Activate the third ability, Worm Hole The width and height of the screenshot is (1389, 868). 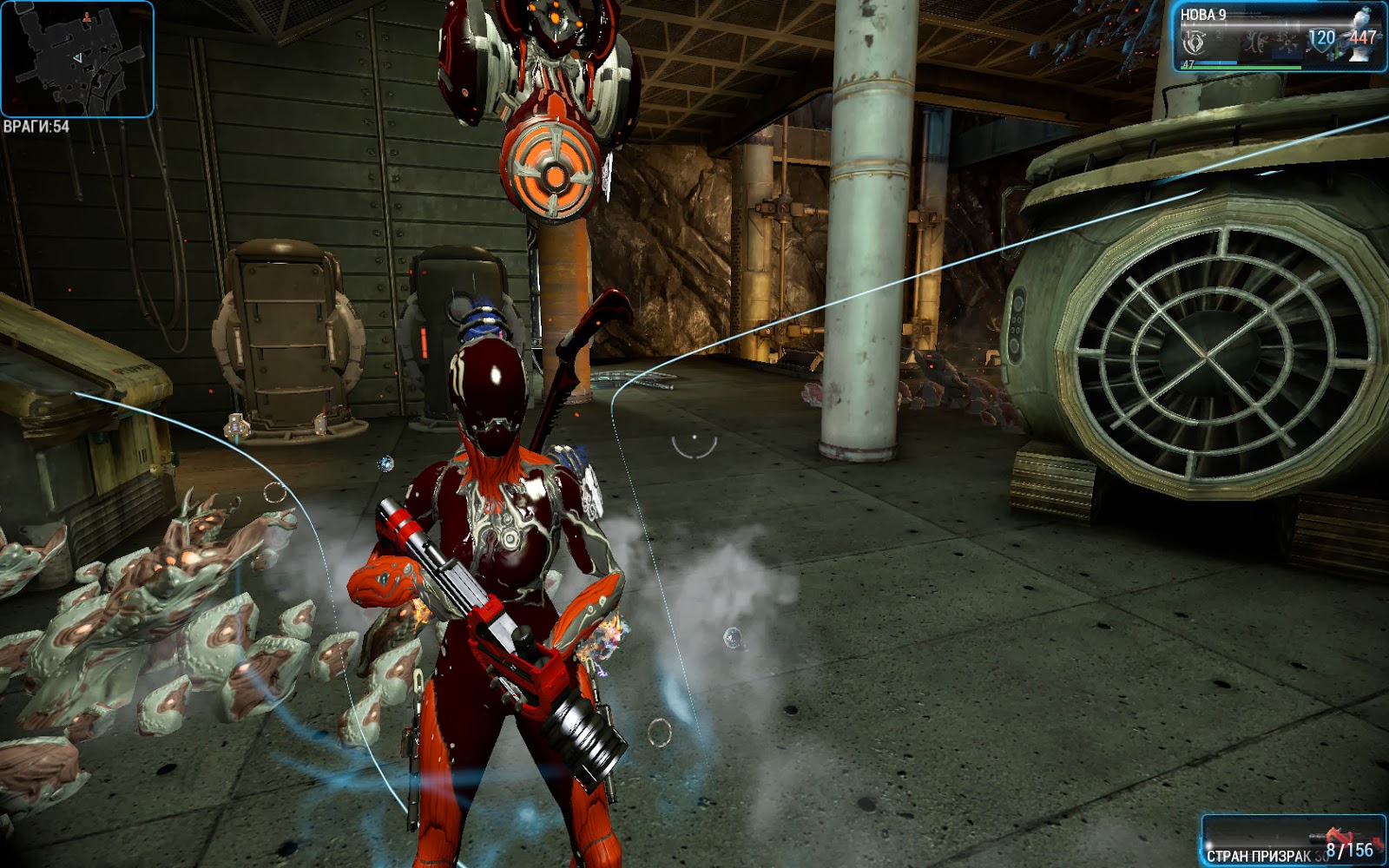point(1254,41)
